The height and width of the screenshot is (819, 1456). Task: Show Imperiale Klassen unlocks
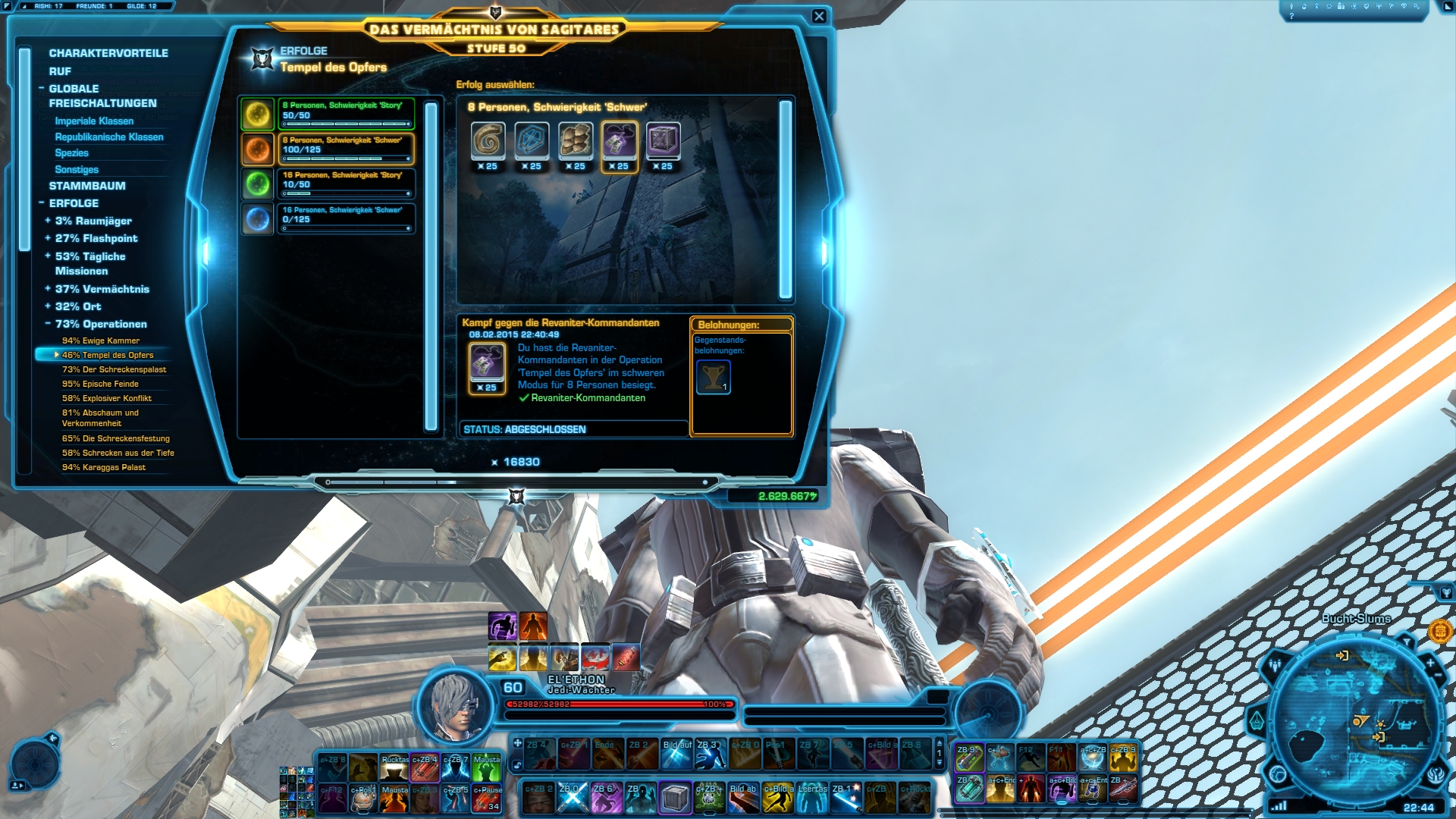click(x=94, y=121)
